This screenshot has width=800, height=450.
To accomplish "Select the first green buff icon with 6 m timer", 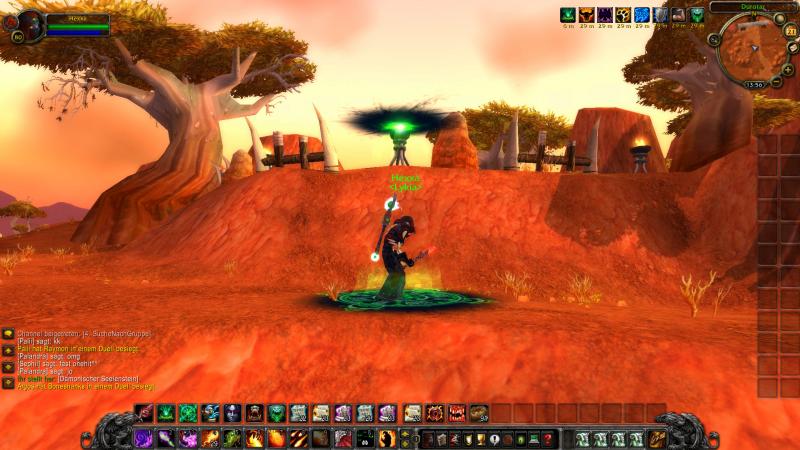I will point(568,15).
